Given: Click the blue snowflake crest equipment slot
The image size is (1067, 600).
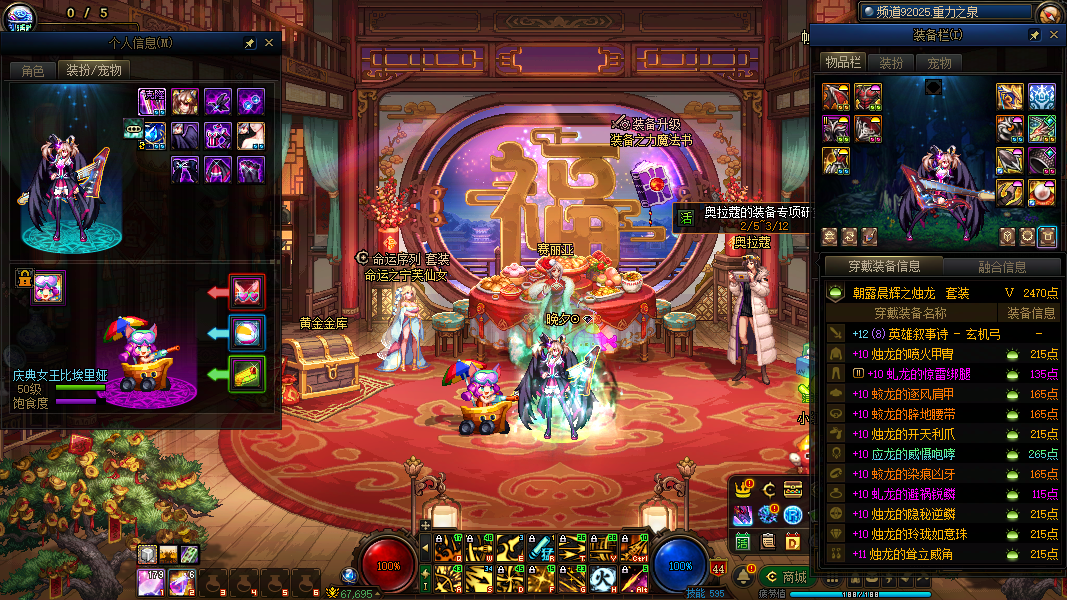Looking at the screenshot, I should 1042,96.
